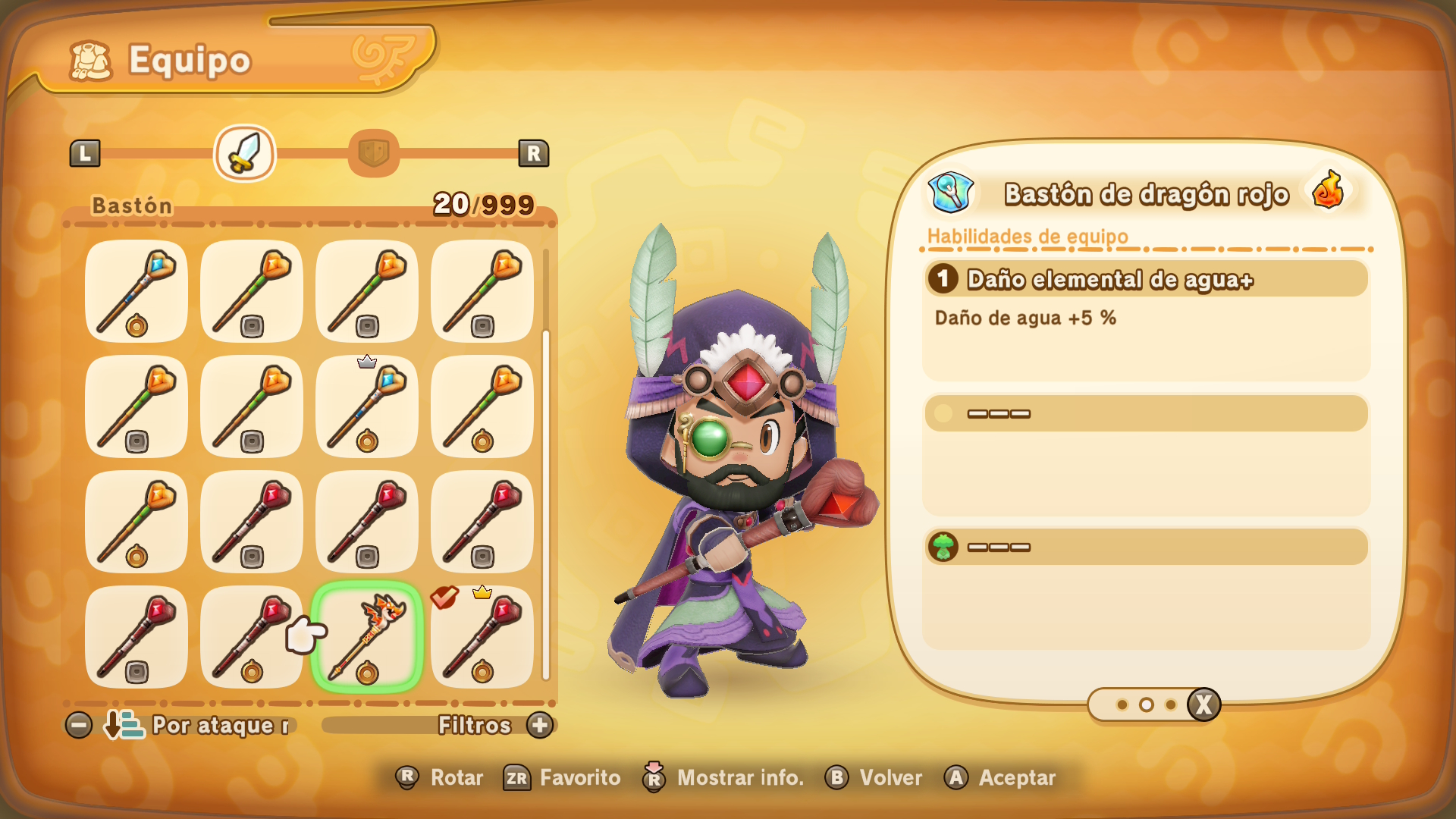The width and height of the screenshot is (1456, 819).
Task: Change sorting via 'Por ataque' button
Action: (199, 726)
